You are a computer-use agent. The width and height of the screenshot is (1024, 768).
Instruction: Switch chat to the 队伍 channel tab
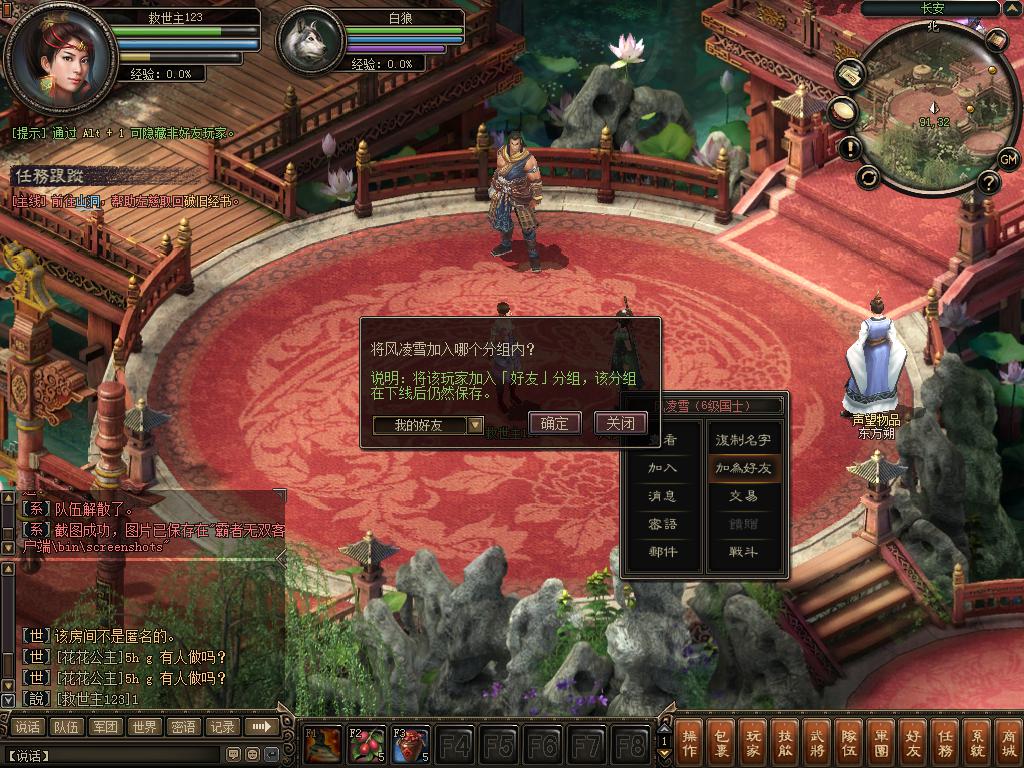pyautogui.click(x=66, y=727)
